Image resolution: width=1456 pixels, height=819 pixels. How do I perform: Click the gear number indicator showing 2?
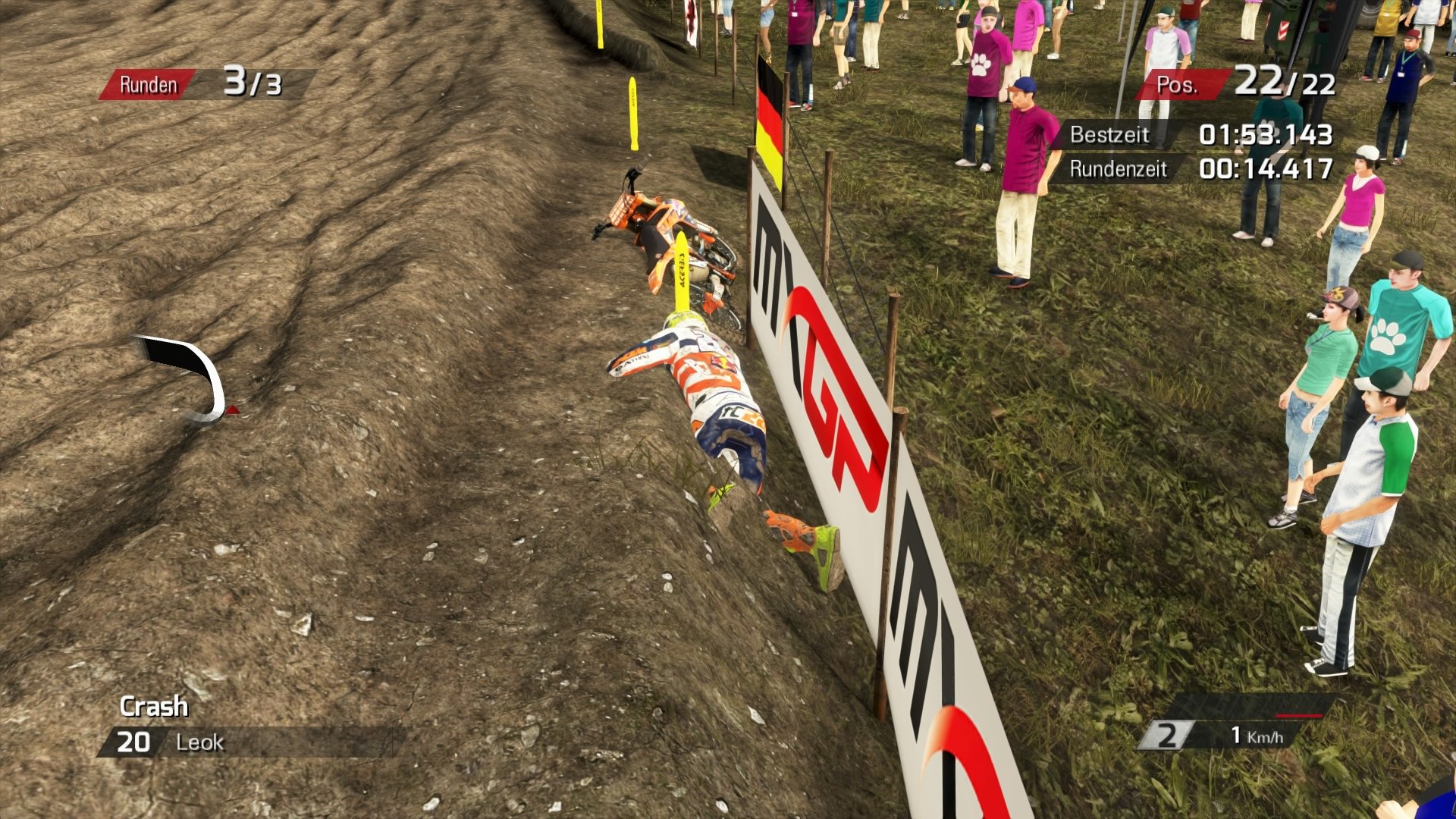(x=1169, y=734)
